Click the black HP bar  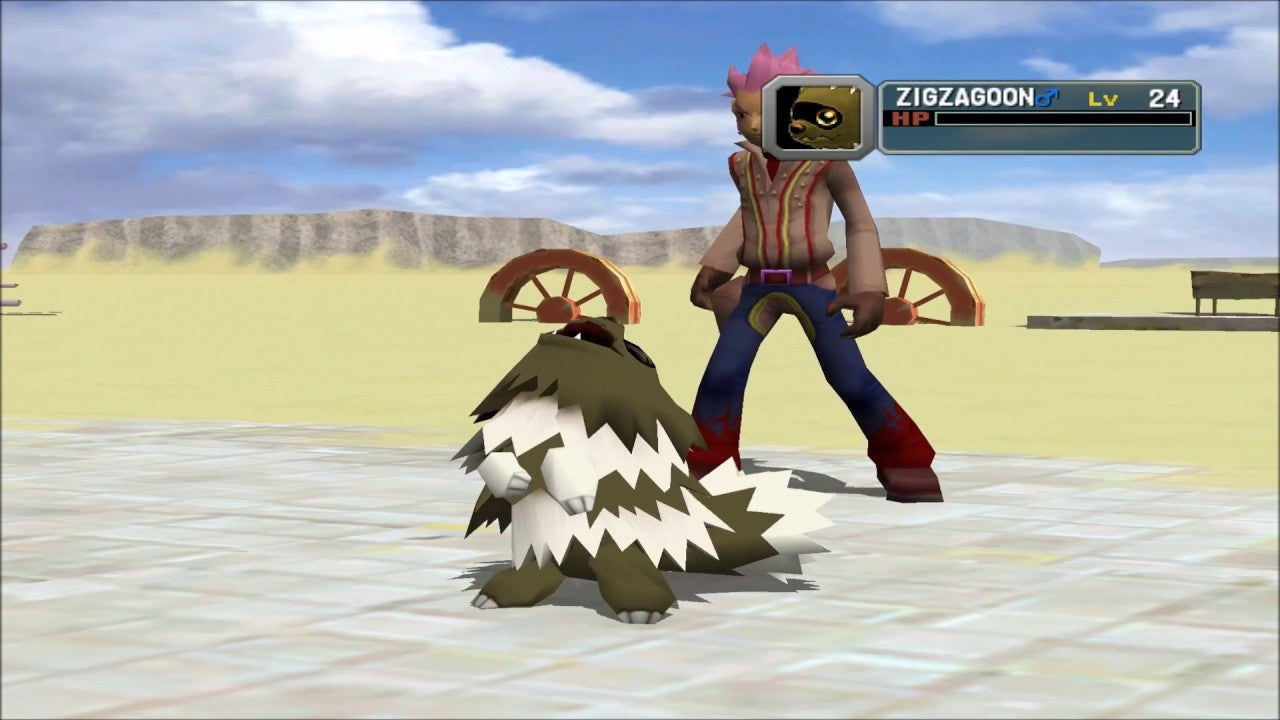pos(1060,121)
